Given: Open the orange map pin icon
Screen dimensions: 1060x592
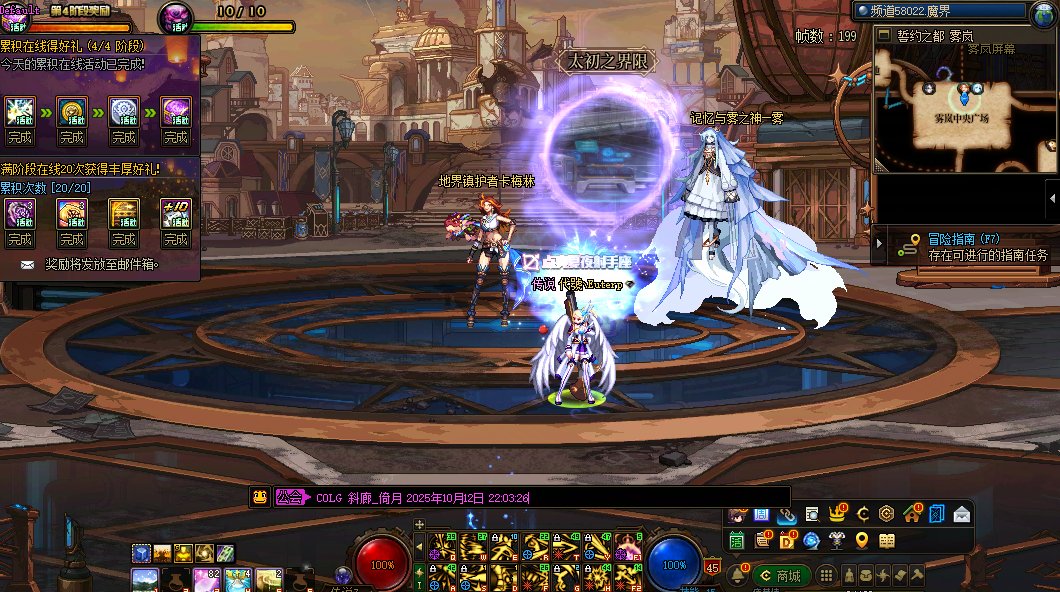Looking at the screenshot, I should (862, 541).
